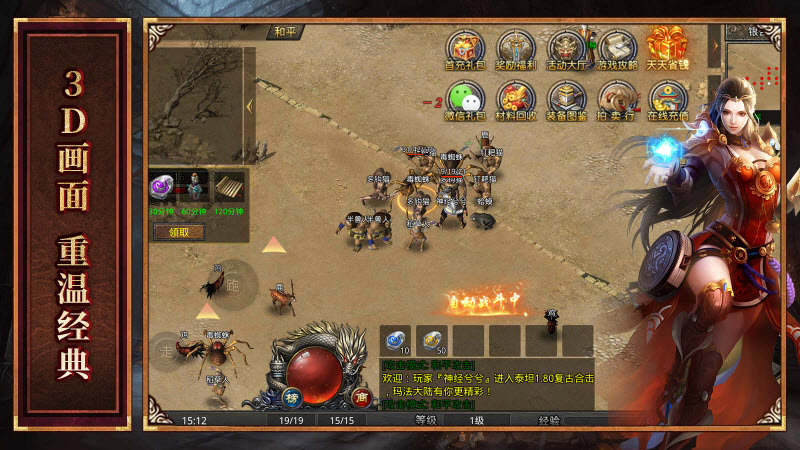Select the 120-minute scroll reward
The height and width of the screenshot is (450, 800).
(x=230, y=186)
